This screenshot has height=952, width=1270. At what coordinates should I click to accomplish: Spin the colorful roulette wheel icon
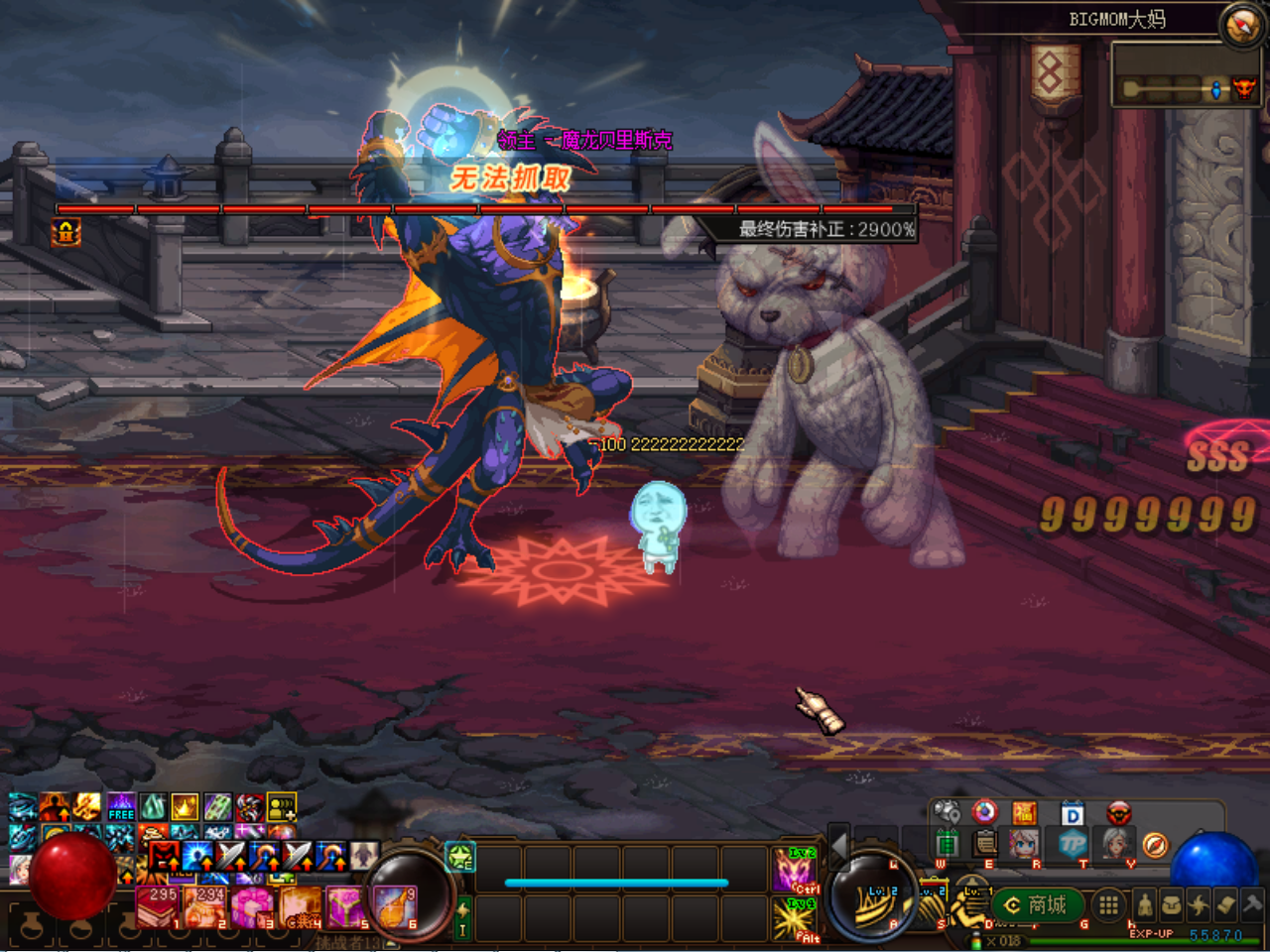[984, 812]
